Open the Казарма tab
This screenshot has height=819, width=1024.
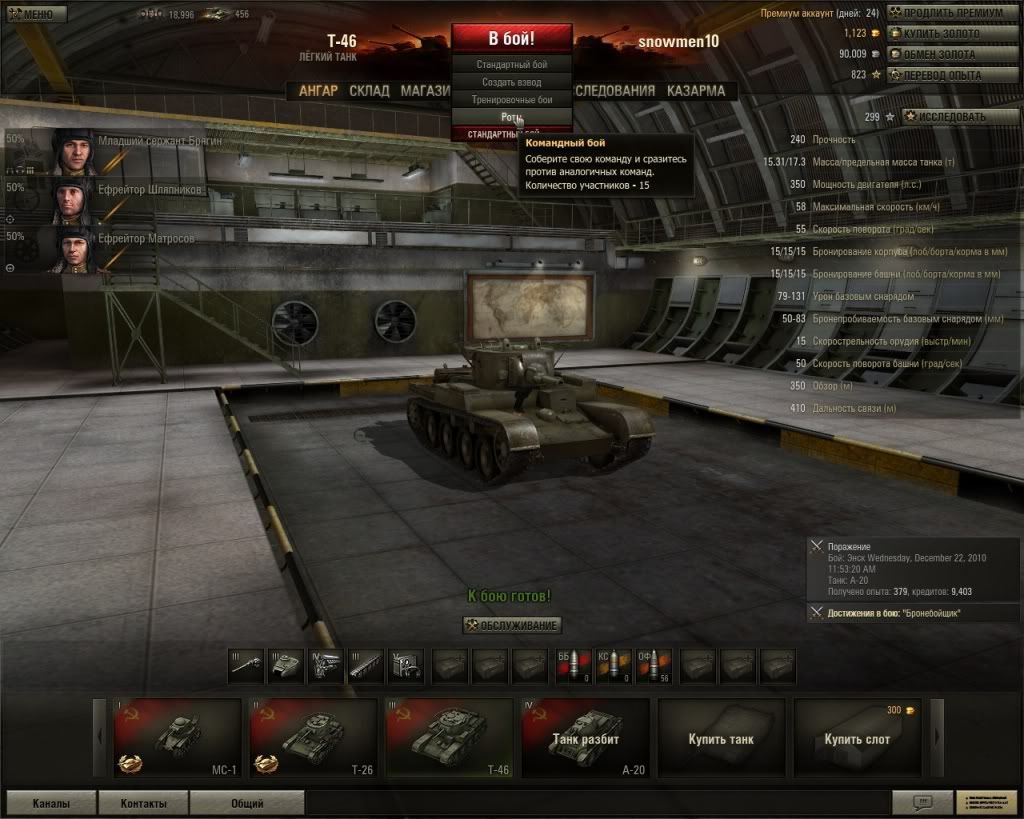tap(696, 91)
